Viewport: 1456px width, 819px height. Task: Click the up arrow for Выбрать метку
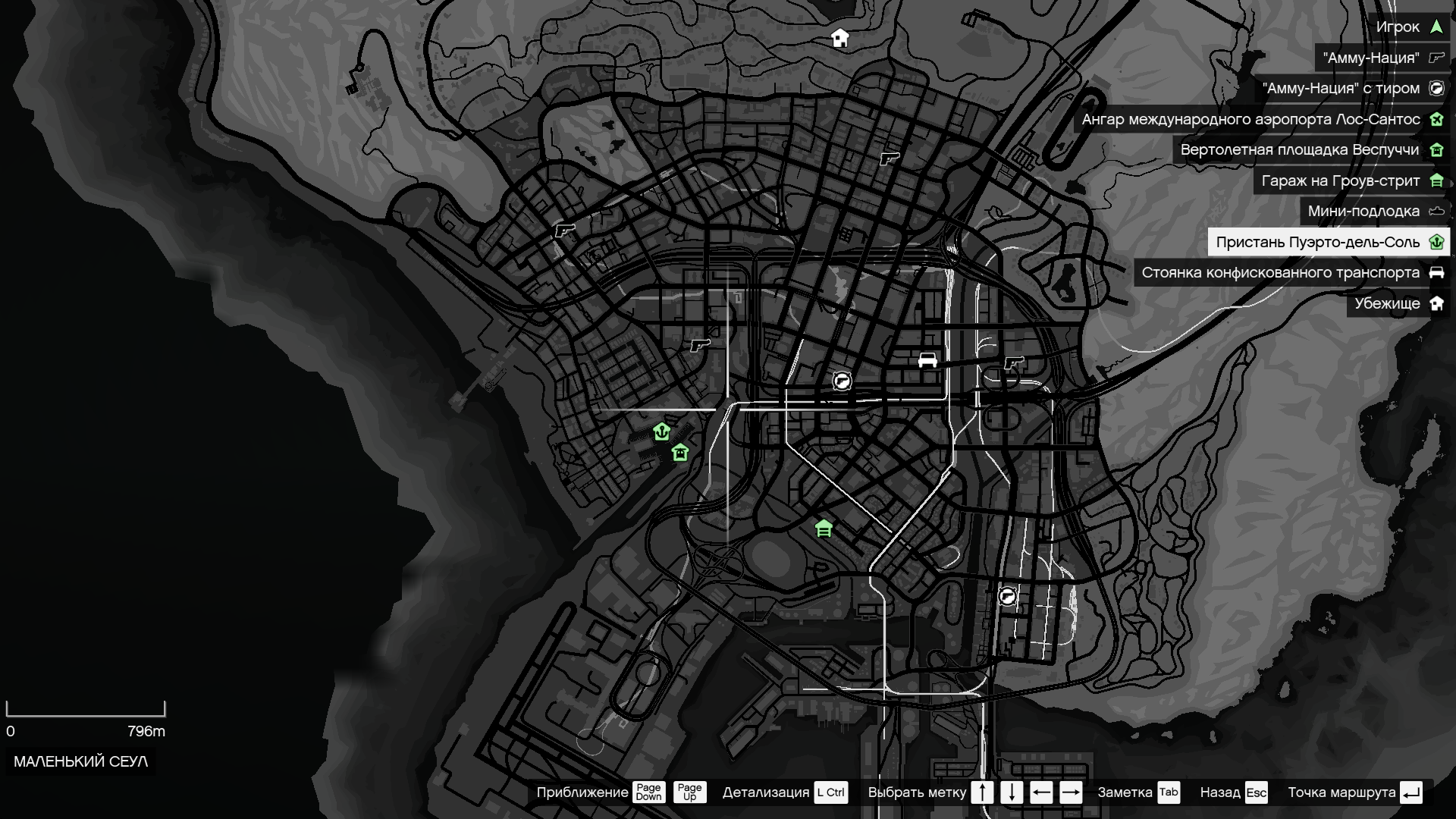click(982, 793)
